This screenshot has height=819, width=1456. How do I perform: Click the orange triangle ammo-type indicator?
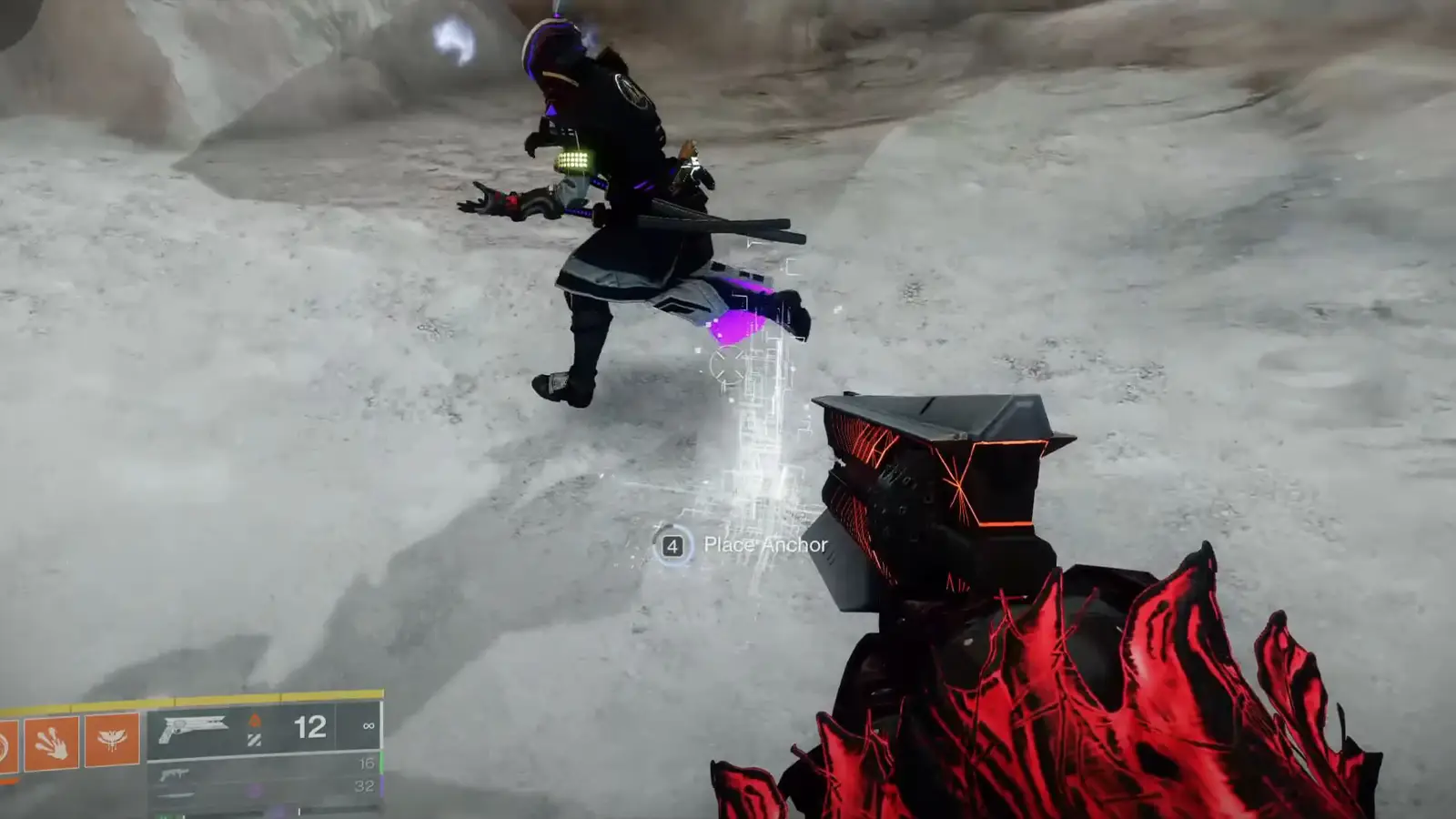pos(256,721)
